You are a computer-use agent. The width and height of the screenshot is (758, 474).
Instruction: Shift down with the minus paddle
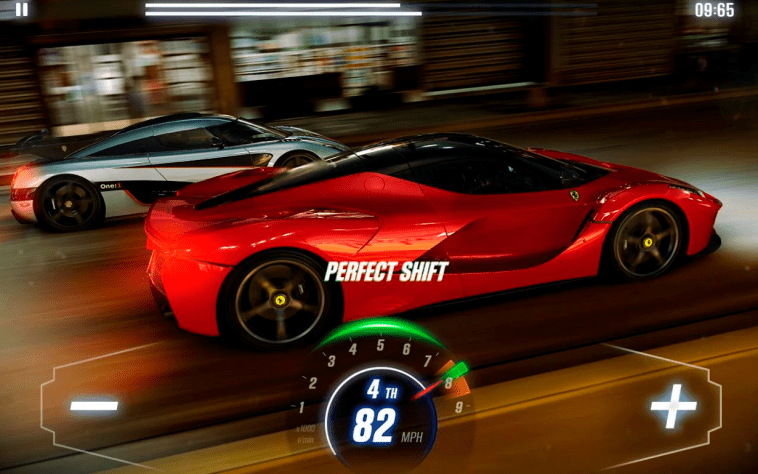click(x=95, y=406)
